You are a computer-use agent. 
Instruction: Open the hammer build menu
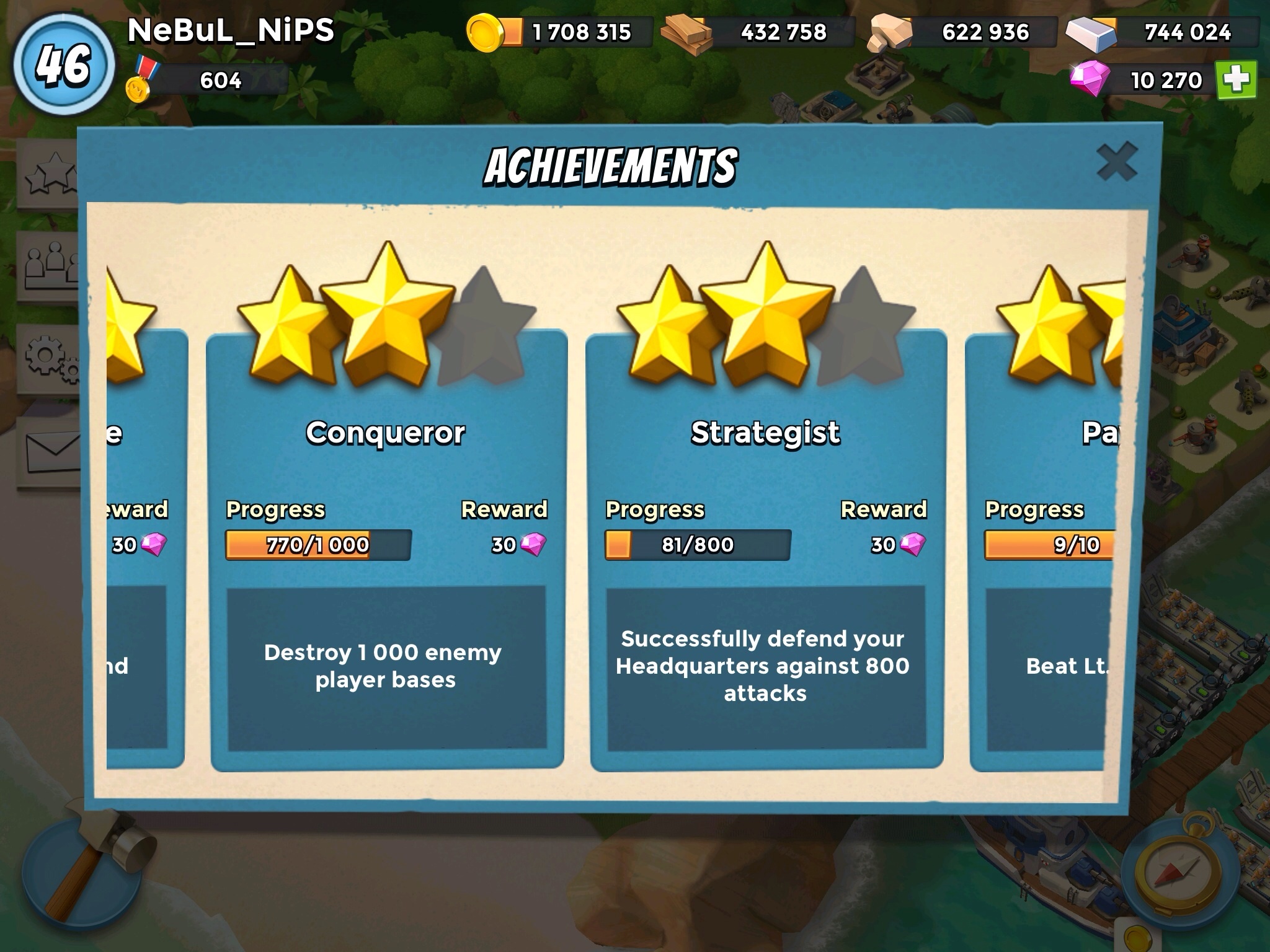pos(87,868)
